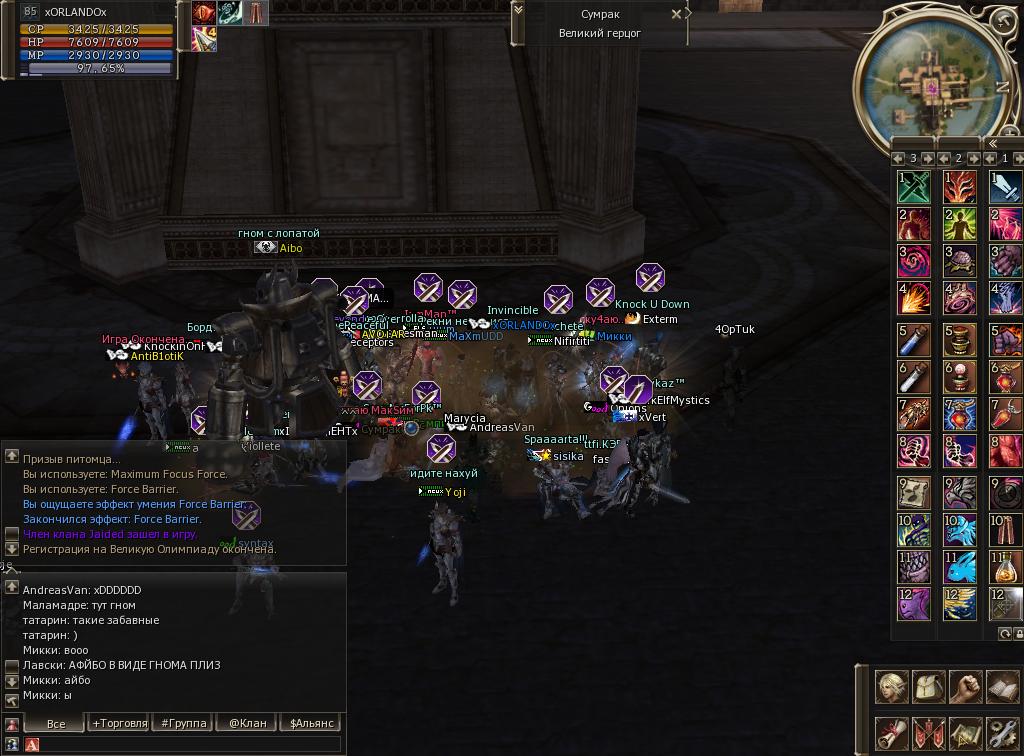Image resolution: width=1024 pixels, height=756 pixels.
Task: Open the skills book
Action: pos(1001,687)
